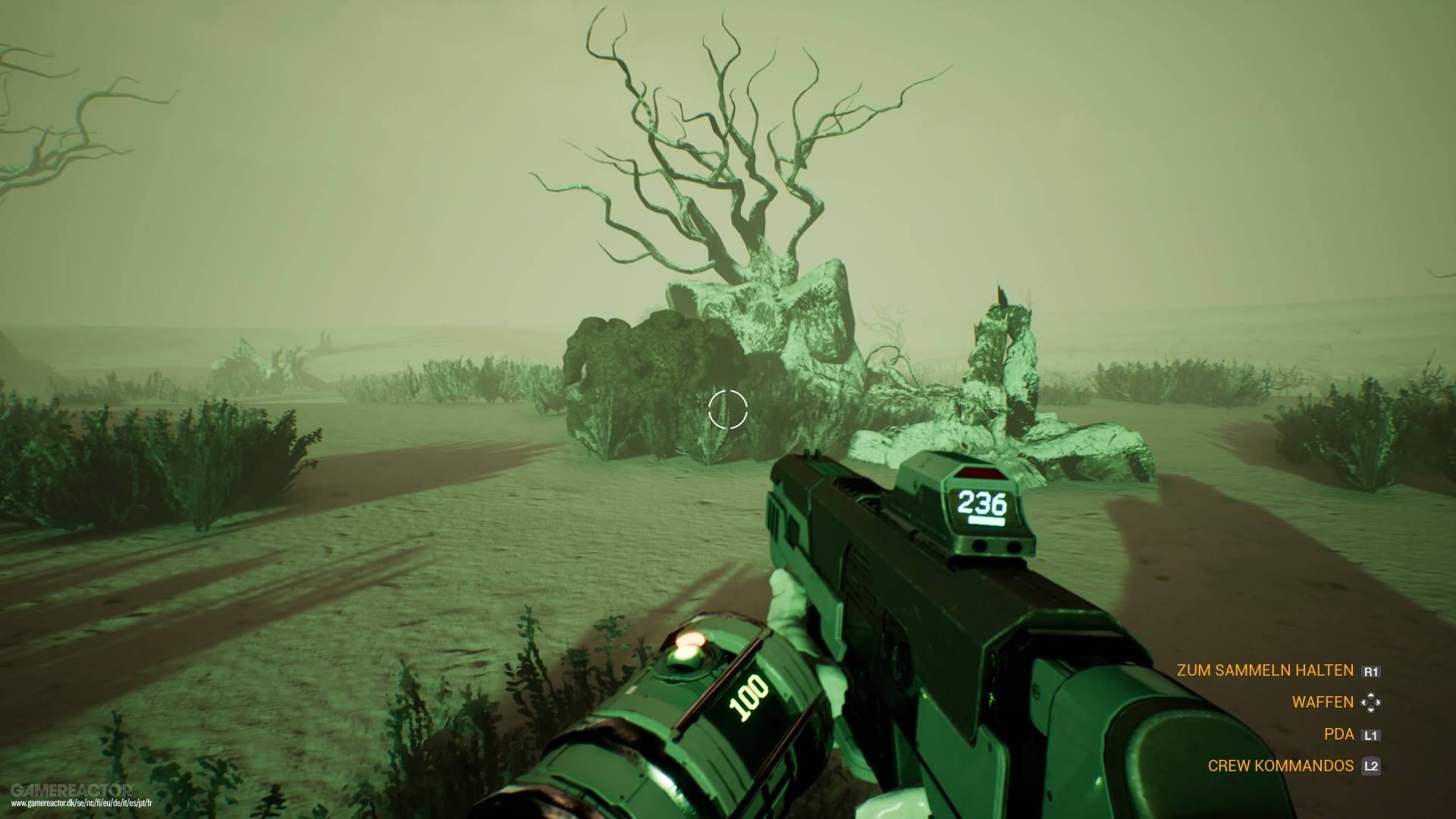Click the white bar under the ammo readout
Viewport: 1456px width, 819px height.
click(987, 519)
